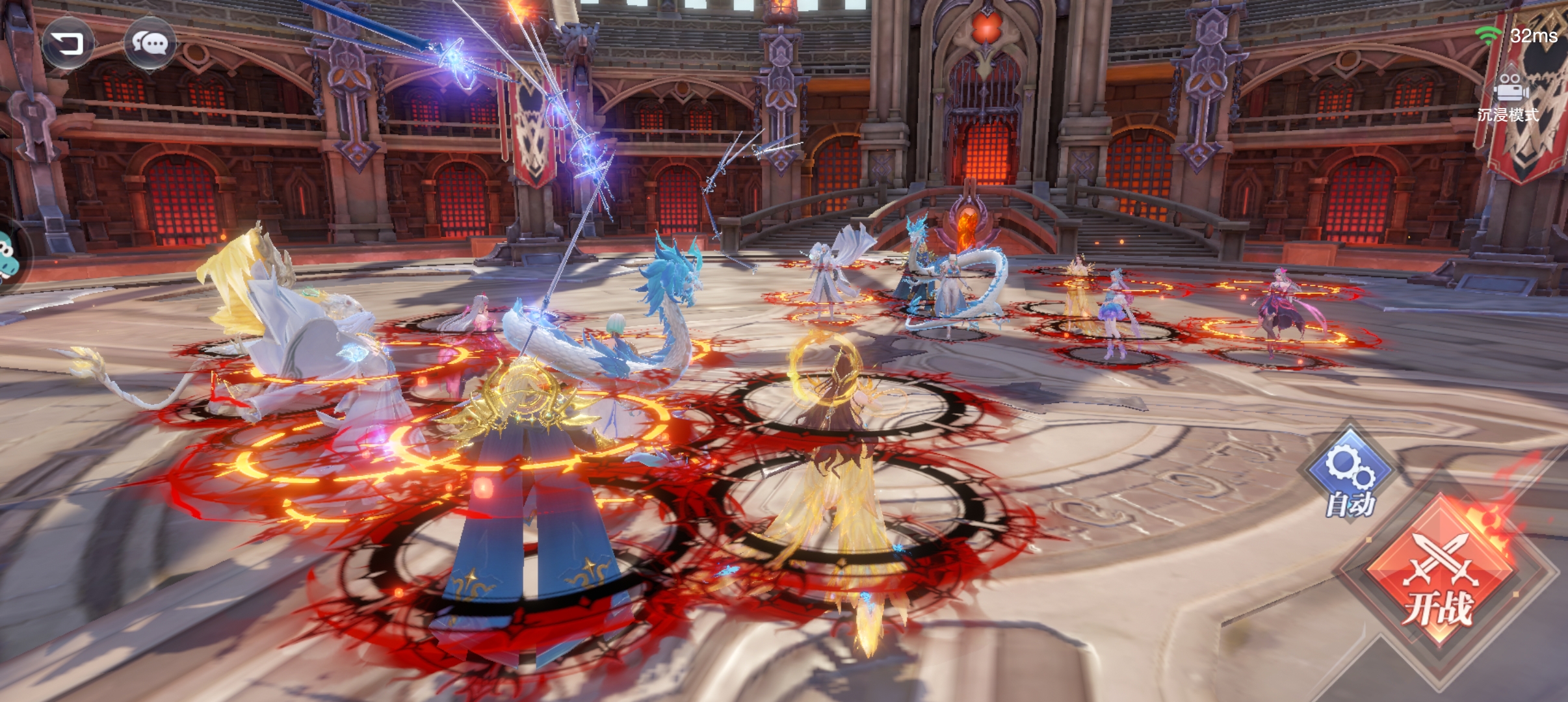Click the back arrow button

coord(67,44)
